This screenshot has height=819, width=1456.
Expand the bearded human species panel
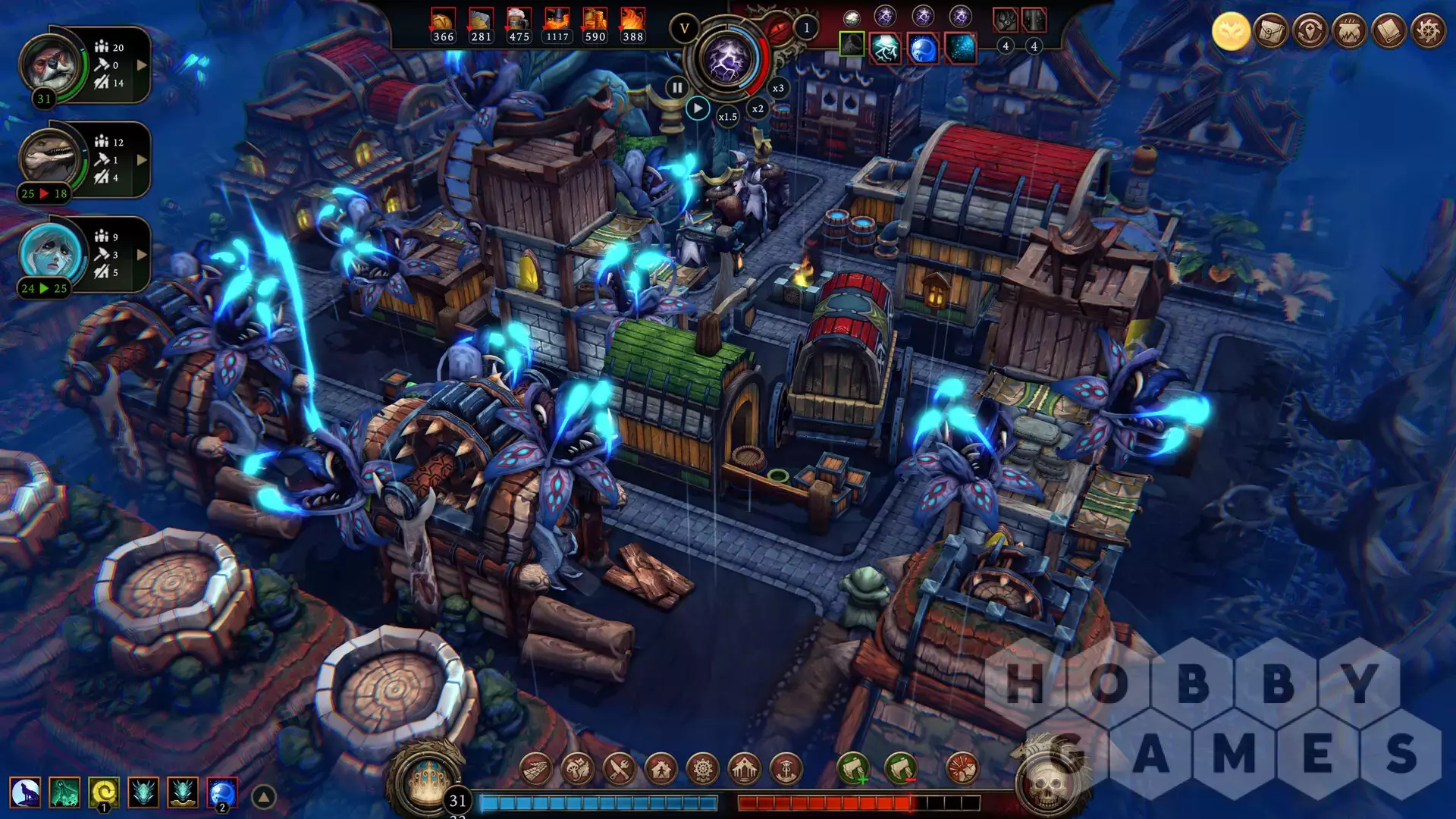coord(142,65)
